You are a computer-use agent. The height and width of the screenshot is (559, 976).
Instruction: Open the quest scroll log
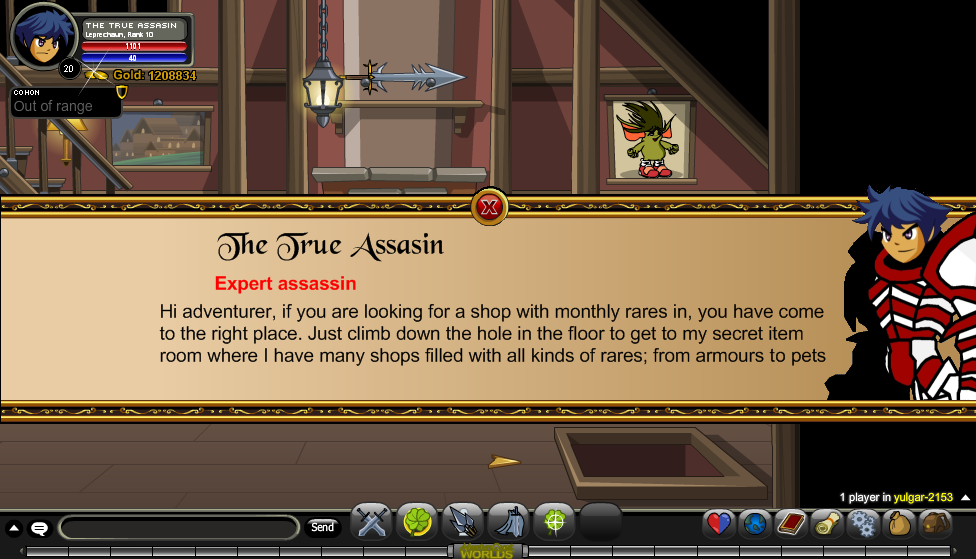826,523
